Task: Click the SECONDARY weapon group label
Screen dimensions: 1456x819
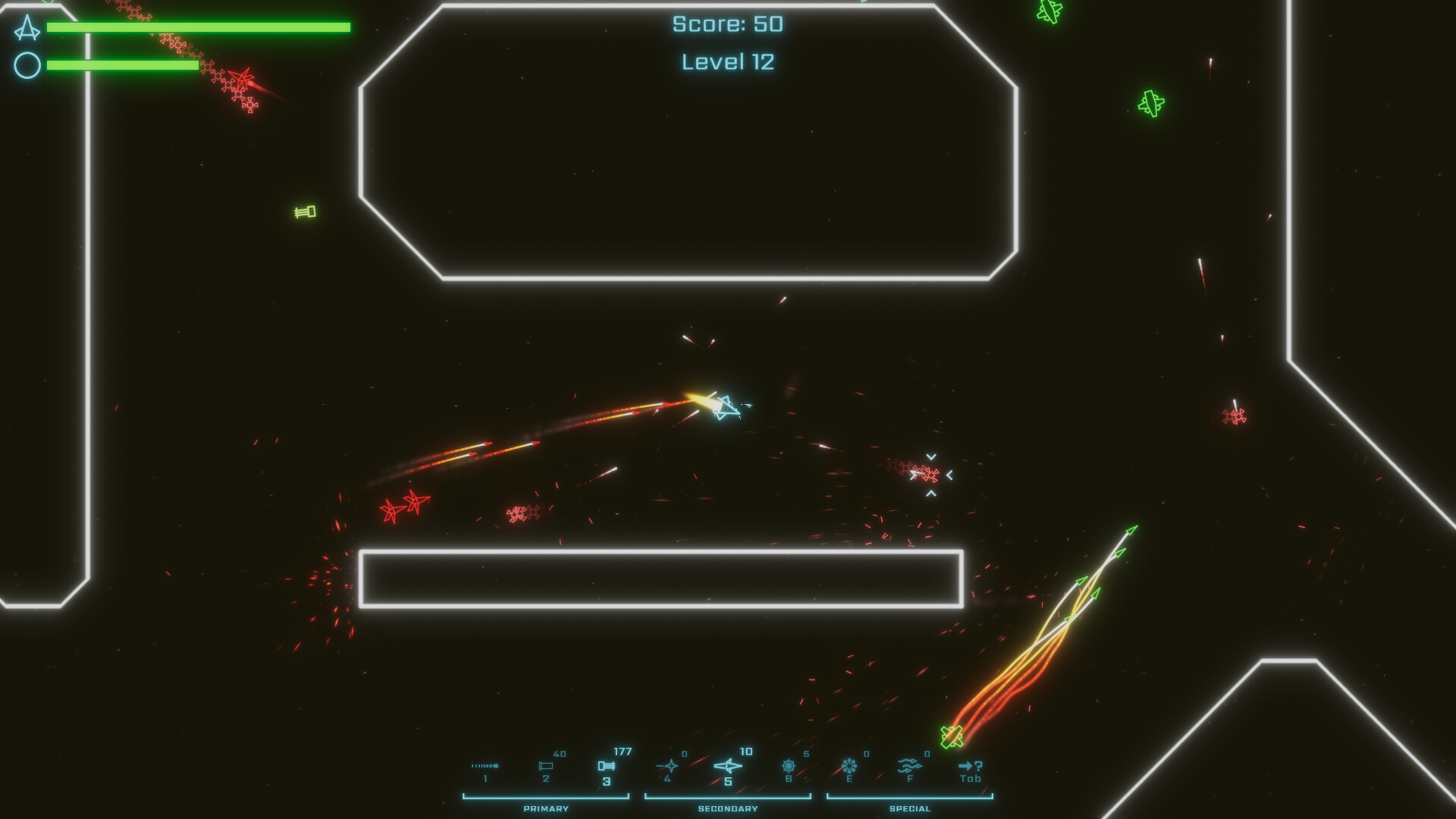Action: click(x=727, y=808)
